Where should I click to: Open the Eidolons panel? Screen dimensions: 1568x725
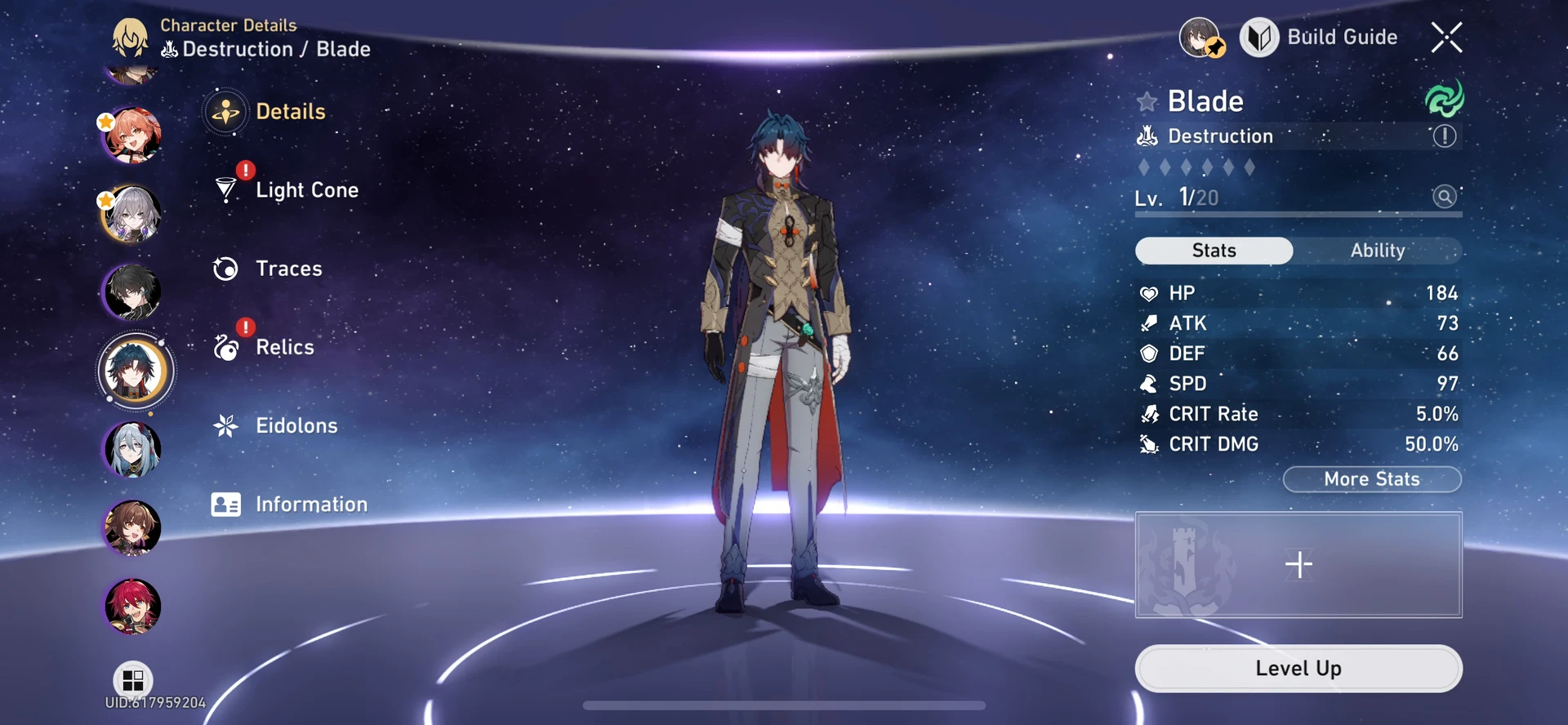[x=225, y=425]
